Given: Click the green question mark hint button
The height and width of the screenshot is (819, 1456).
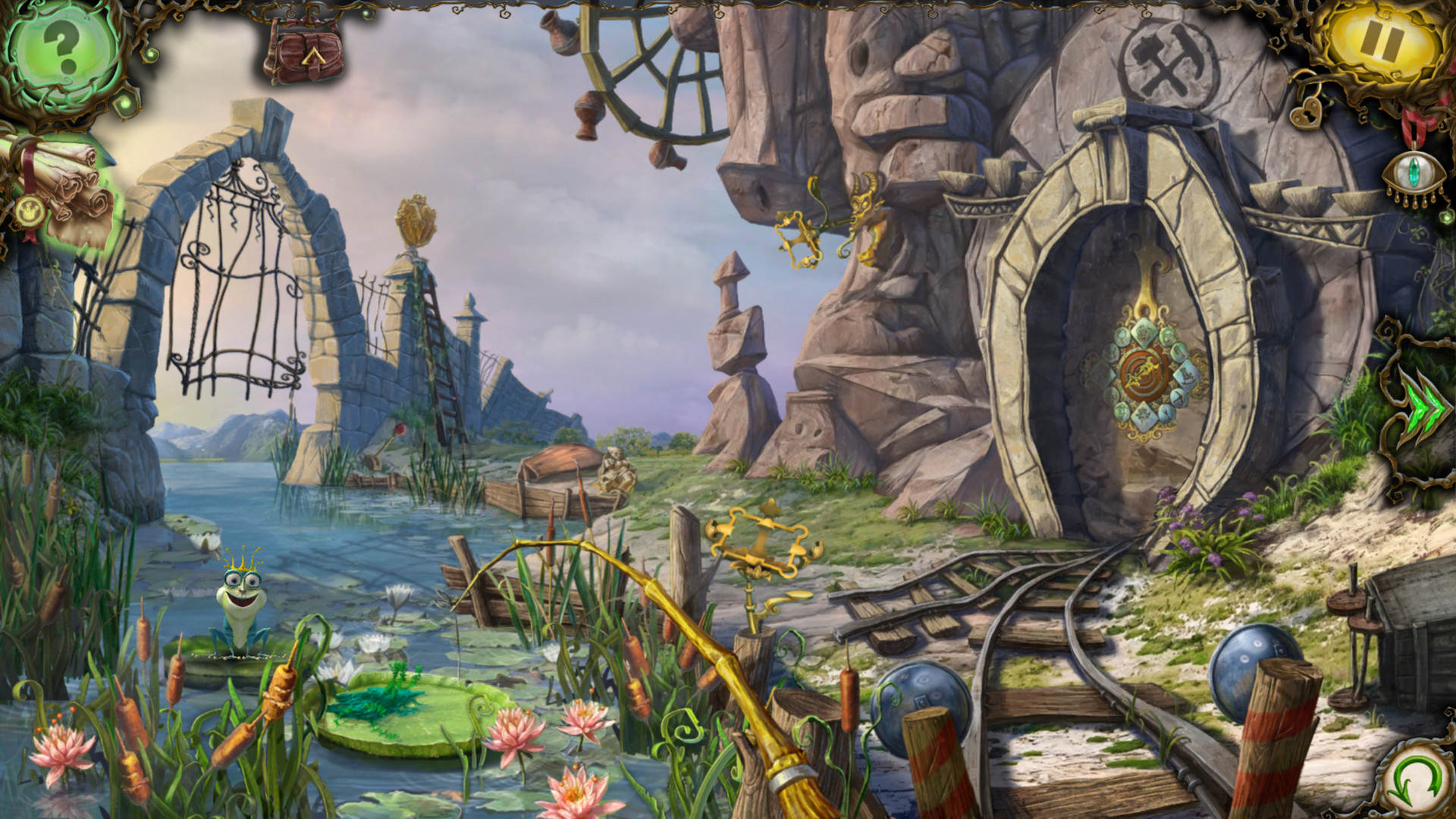Looking at the screenshot, I should pyautogui.click(x=62, y=50).
